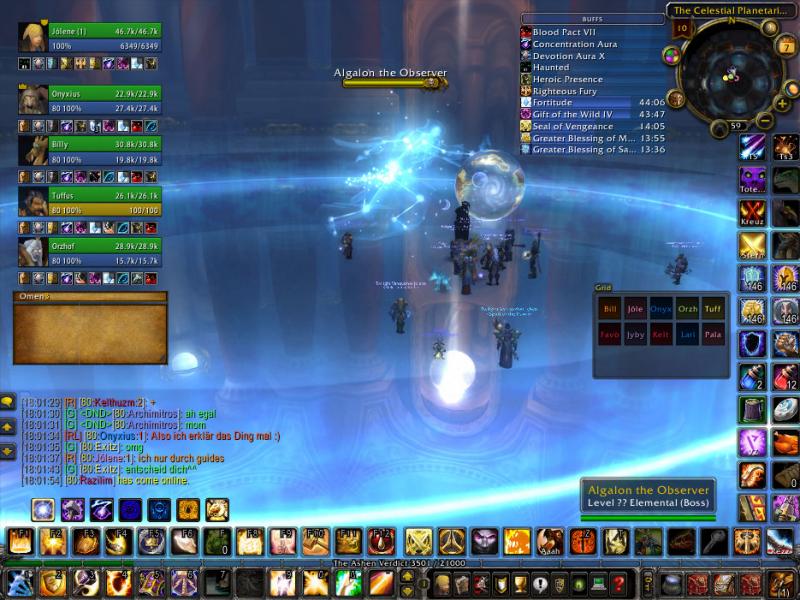Screen dimensions: 800x600
Task: Open the red question mark help menu
Action: pyautogui.click(x=619, y=584)
